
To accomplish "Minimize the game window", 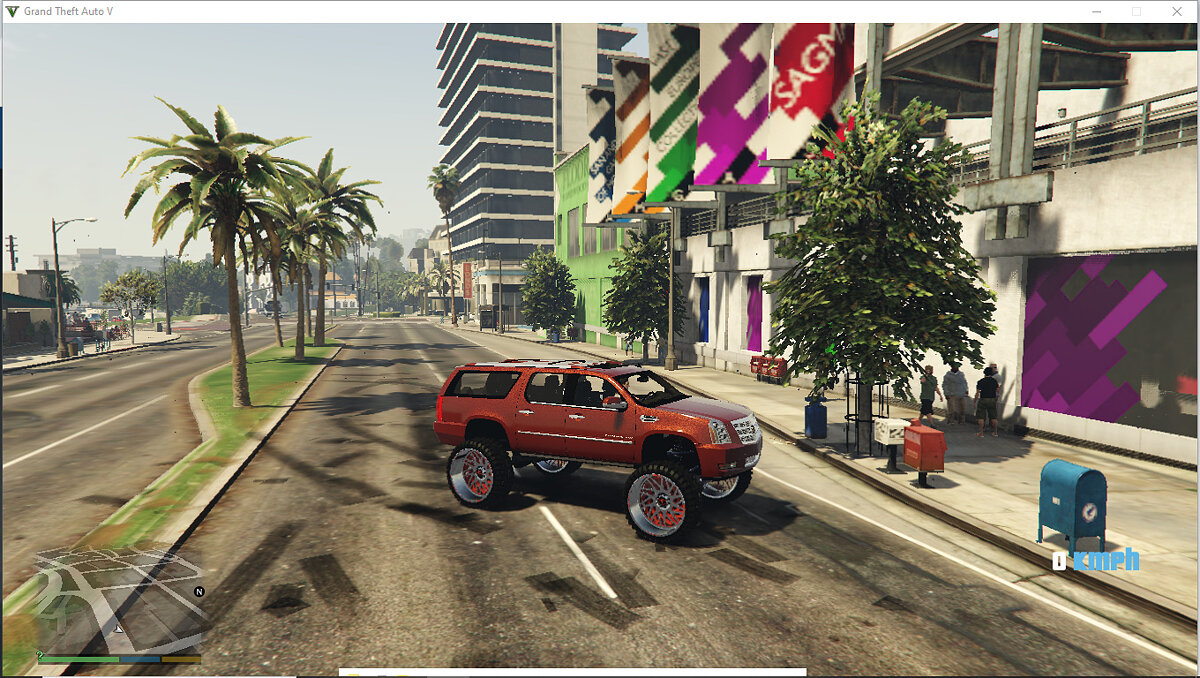I will coord(1096,11).
